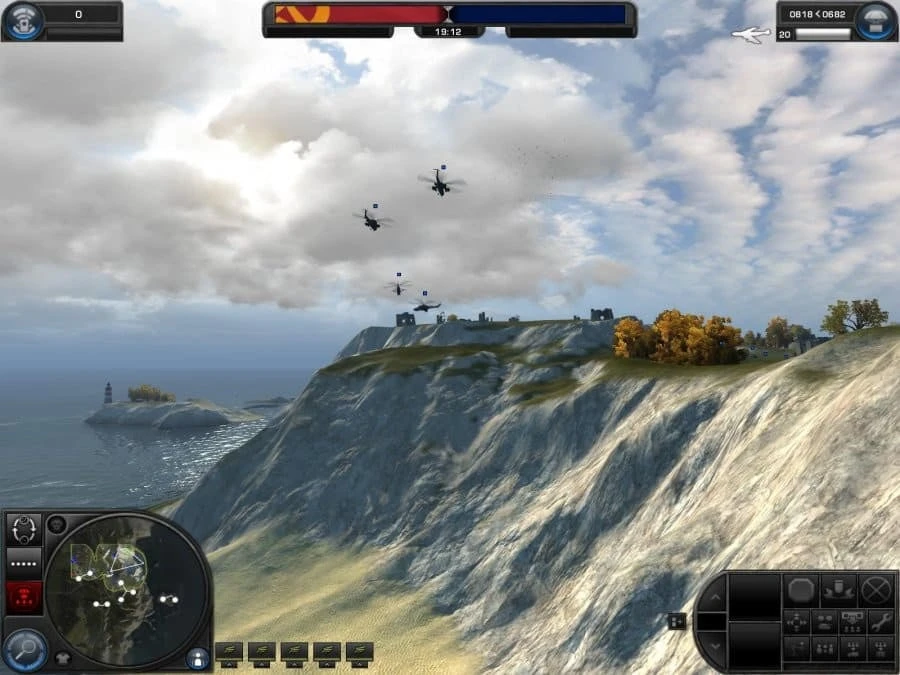Open the magnifying glass megamap button
This screenshot has height=675, width=900.
click(x=23, y=650)
